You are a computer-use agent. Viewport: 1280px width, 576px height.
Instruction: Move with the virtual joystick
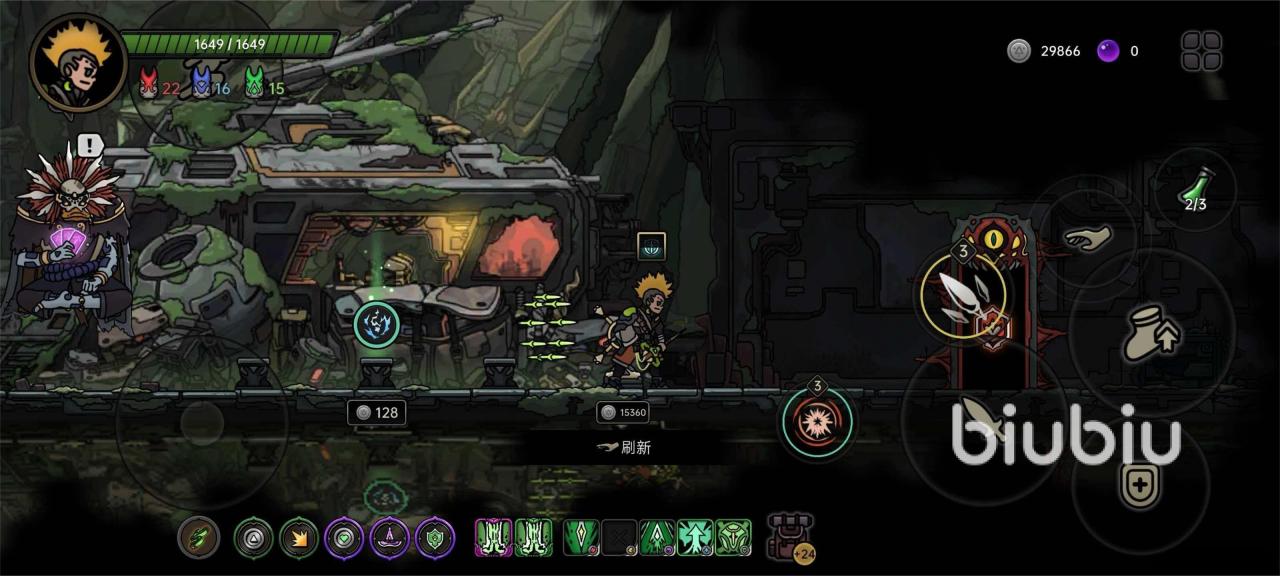pos(202,423)
